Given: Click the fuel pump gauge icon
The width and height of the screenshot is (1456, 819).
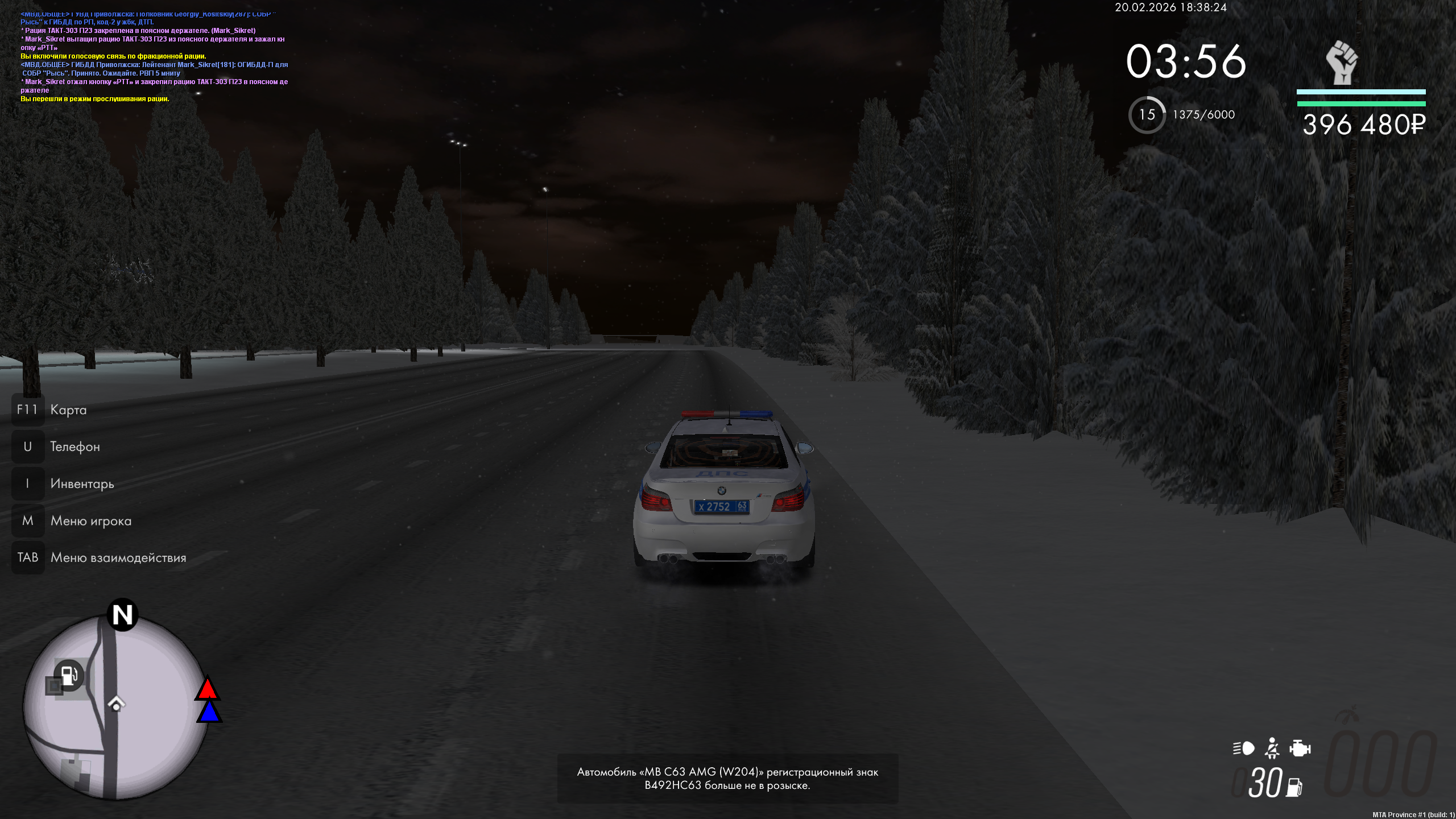Looking at the screenshot, I should [1294, 787].
